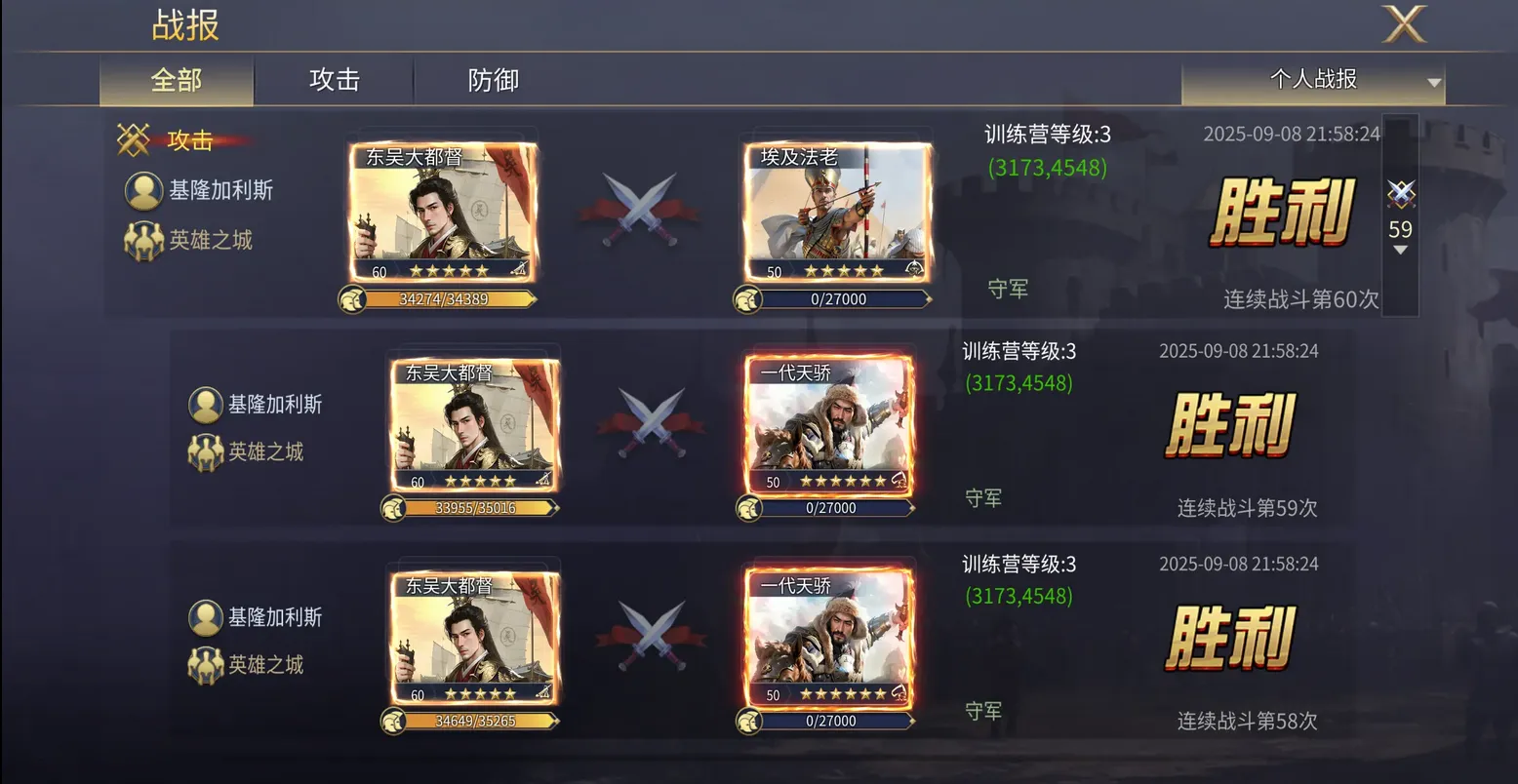
Task: Click the versus swords icon in the first report
Action: tap(641, 206)
